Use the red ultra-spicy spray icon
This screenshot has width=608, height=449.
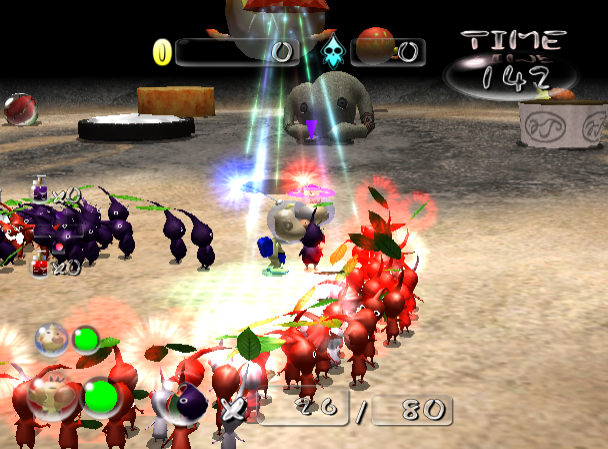pos(40,264)
